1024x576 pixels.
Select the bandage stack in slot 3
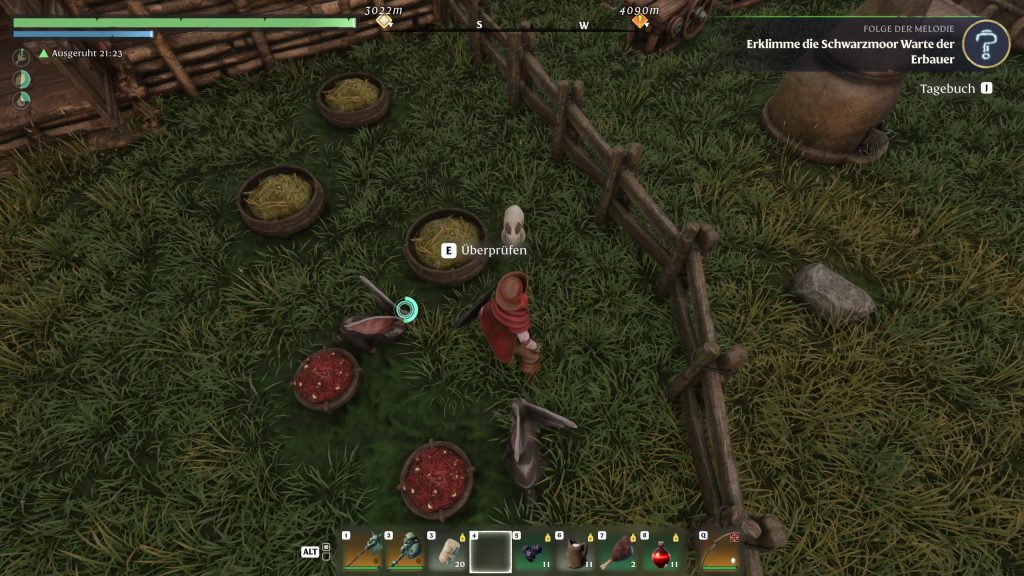coord(447,551)
